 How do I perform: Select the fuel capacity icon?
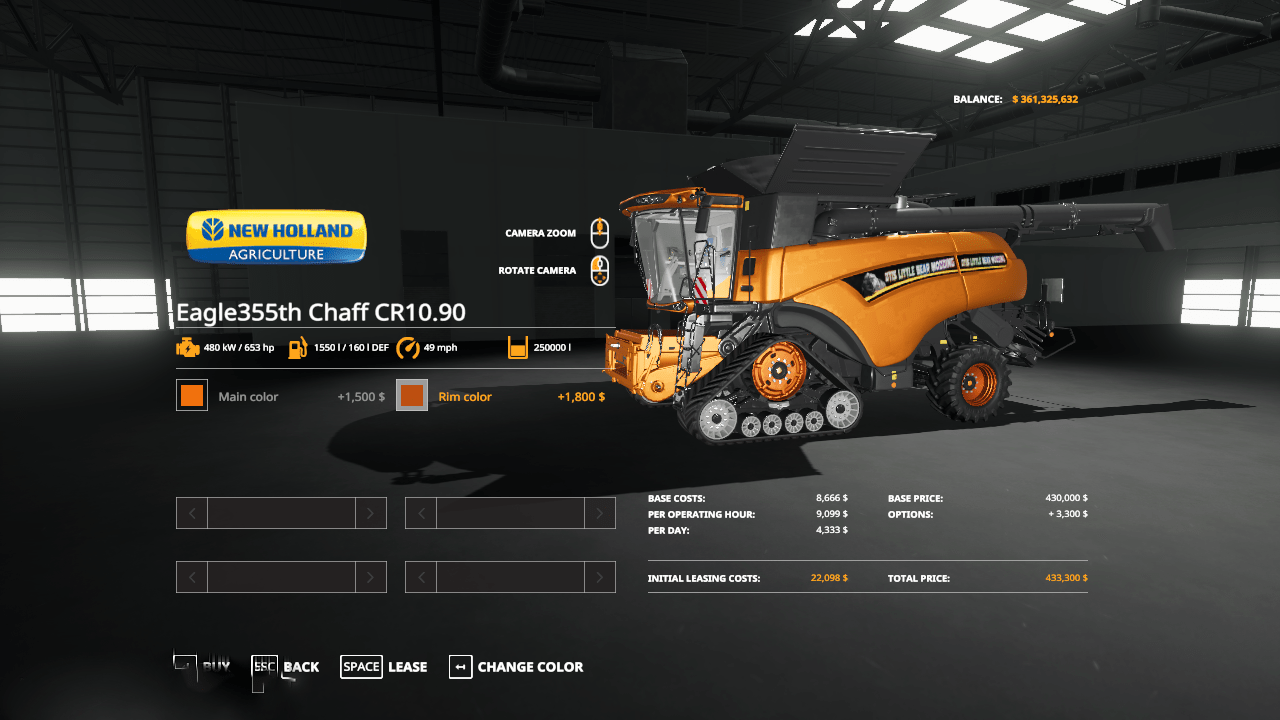point(297,347)
